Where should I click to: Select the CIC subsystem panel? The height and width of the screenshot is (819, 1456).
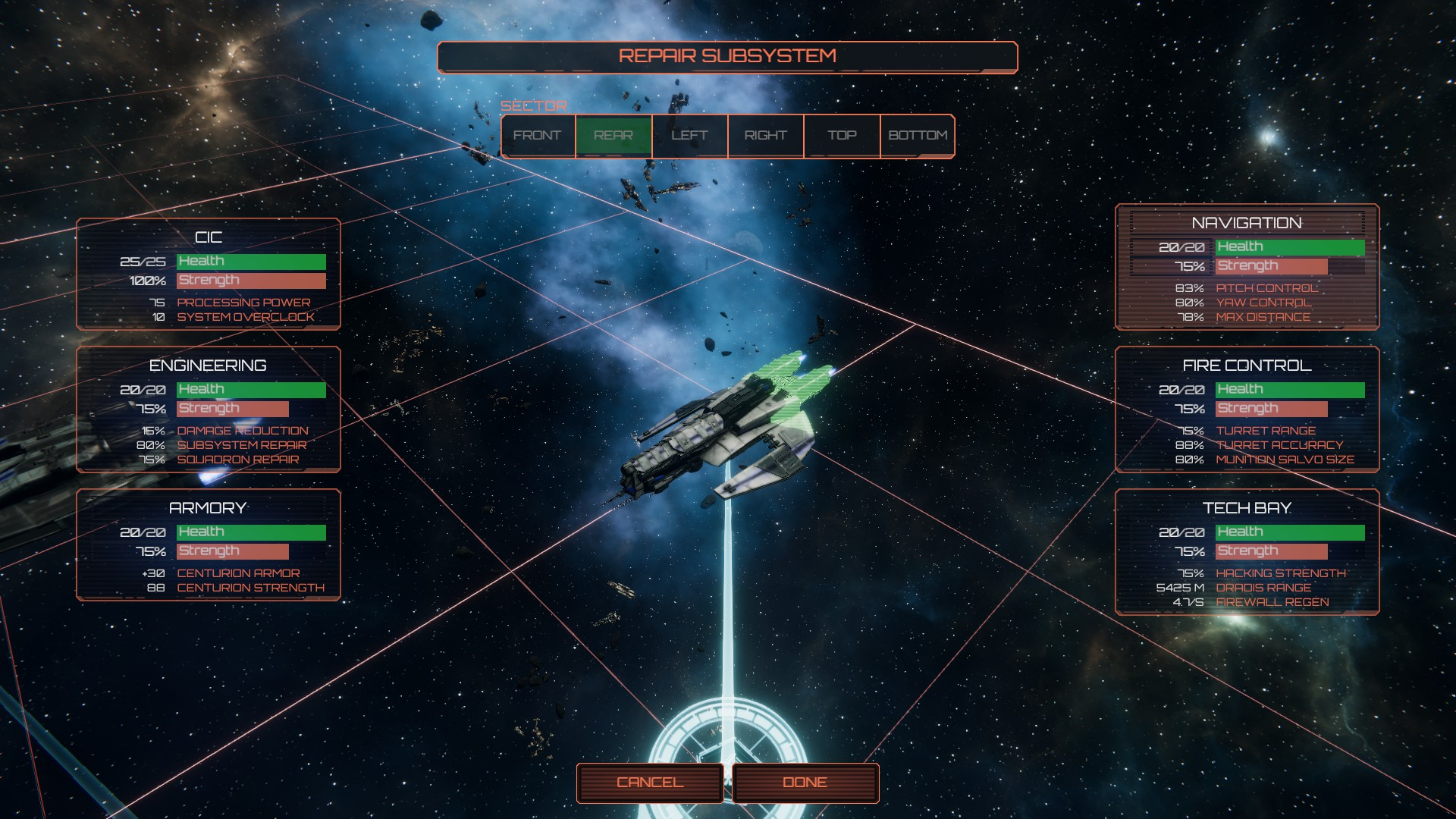(209, 274)
